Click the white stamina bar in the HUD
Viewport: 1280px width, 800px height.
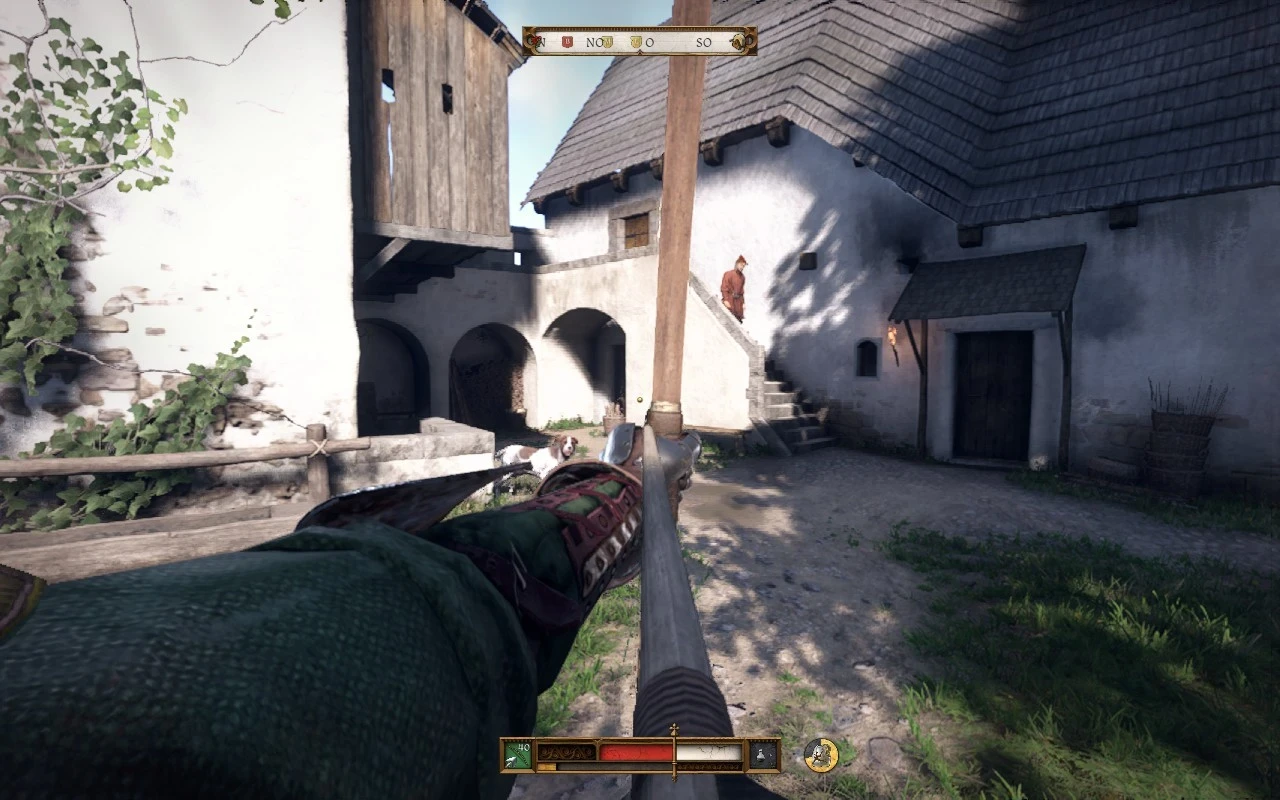coord(710,751)
